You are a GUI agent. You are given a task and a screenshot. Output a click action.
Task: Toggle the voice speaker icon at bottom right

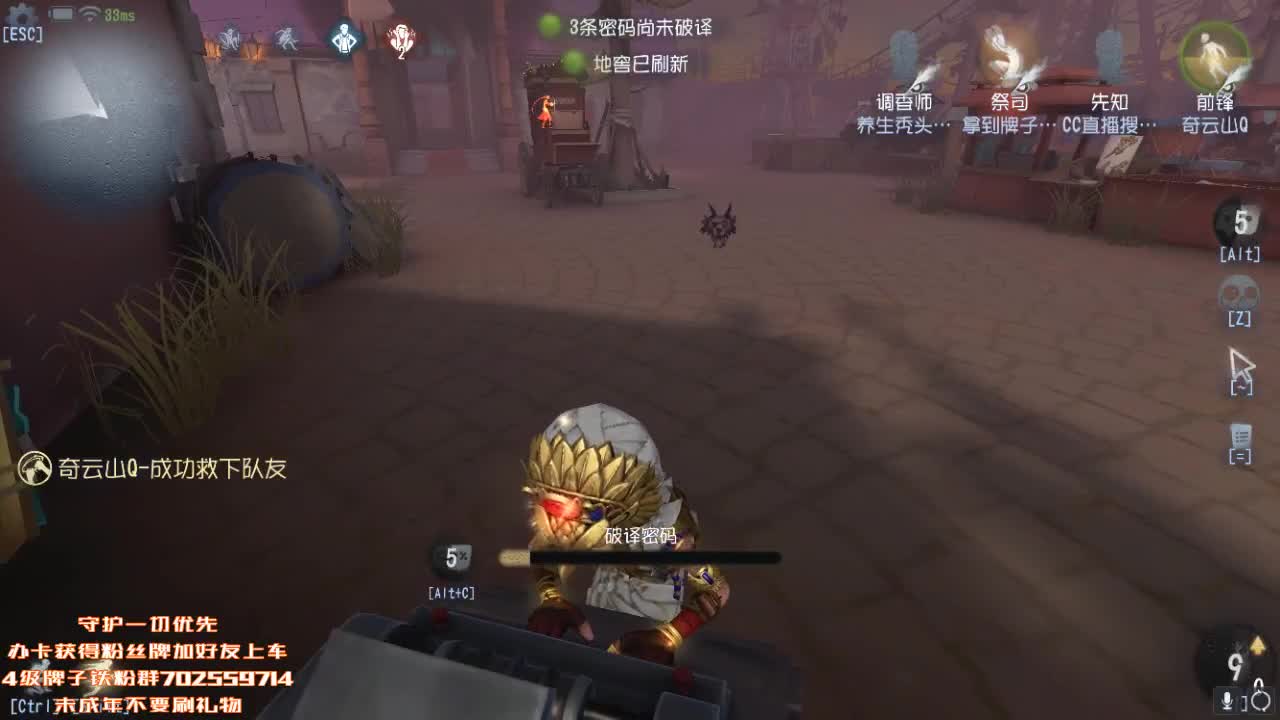[x=1260, y=697]
